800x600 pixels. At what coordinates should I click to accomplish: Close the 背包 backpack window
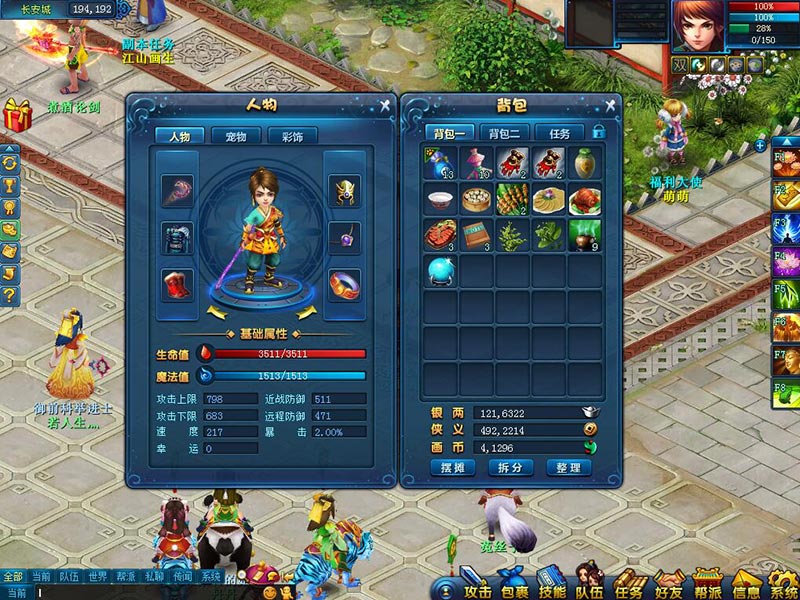pyautogui.click(x=609, y=105)
